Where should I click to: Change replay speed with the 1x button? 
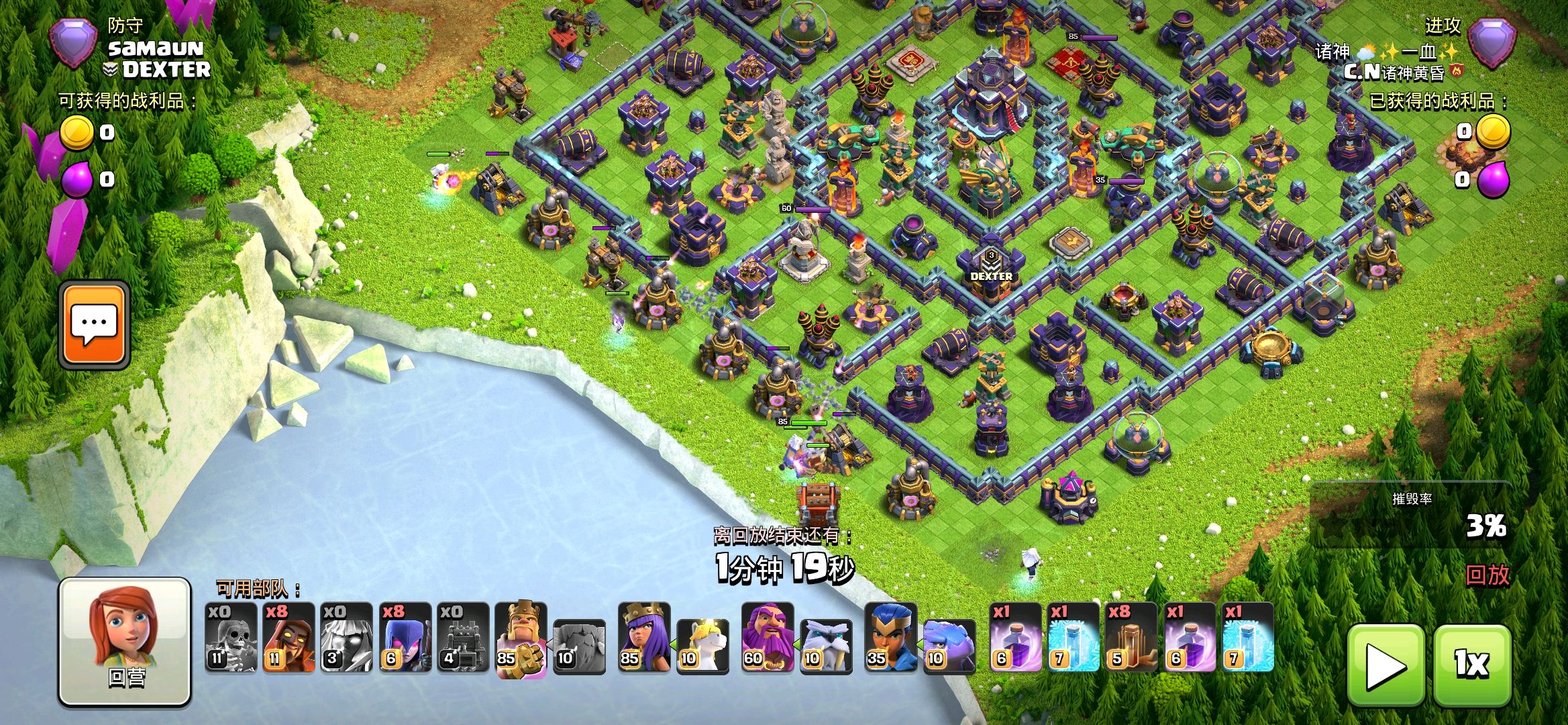point(1472,665)
